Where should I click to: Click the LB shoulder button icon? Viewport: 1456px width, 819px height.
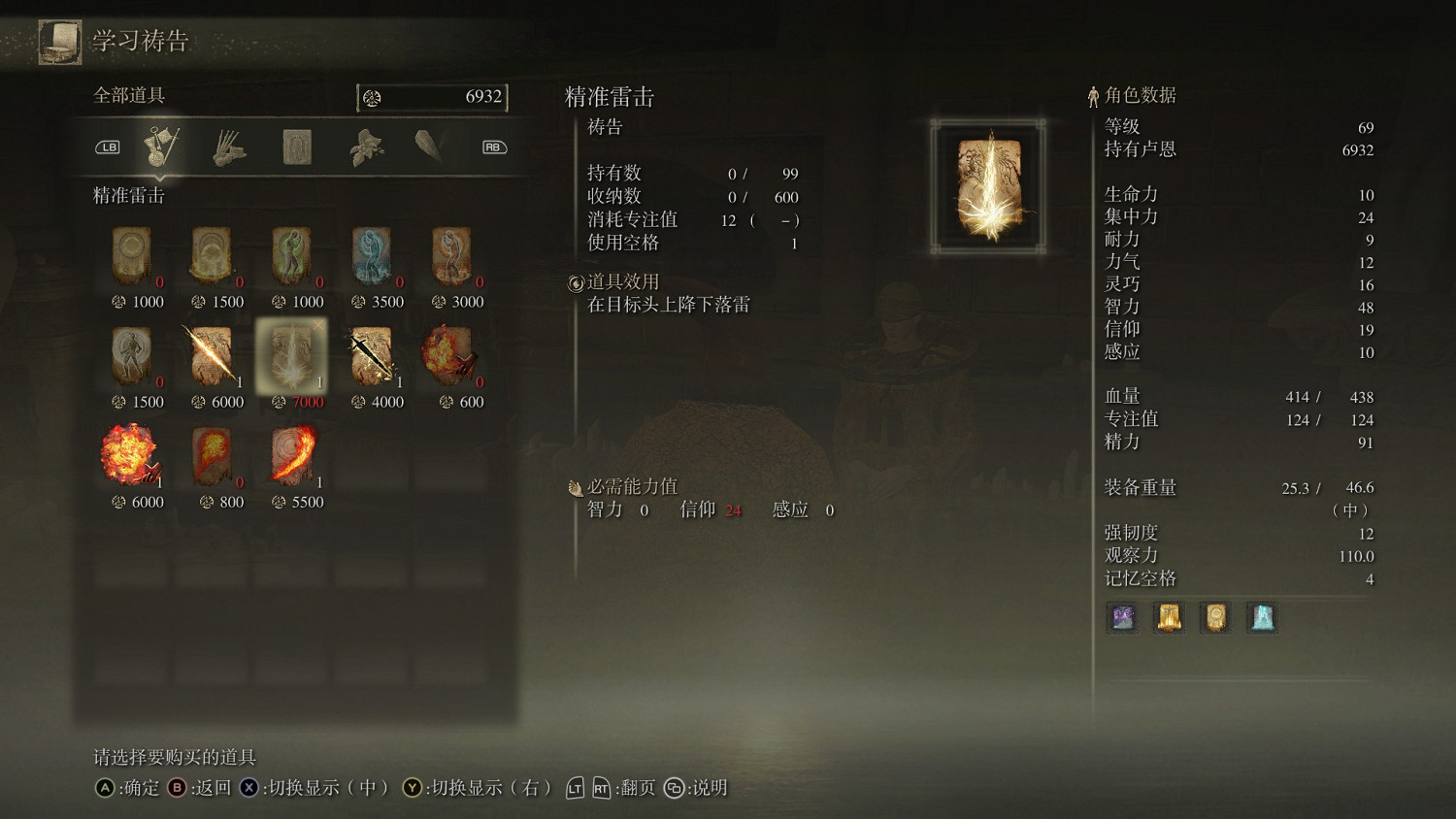point(108,146)
